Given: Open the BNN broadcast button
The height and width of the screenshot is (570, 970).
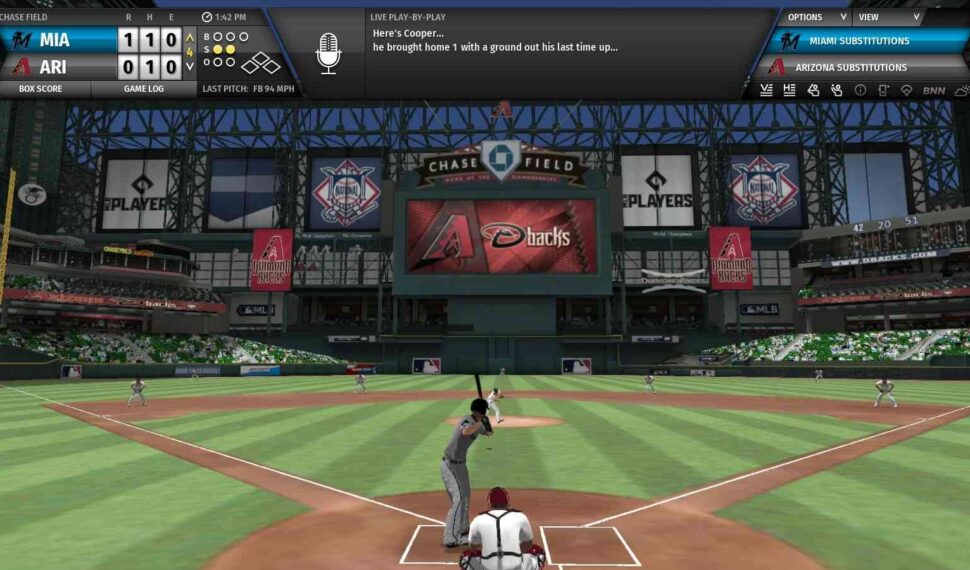Looking at the screenshot, I should pyautogui.click(x=934, y=90).
